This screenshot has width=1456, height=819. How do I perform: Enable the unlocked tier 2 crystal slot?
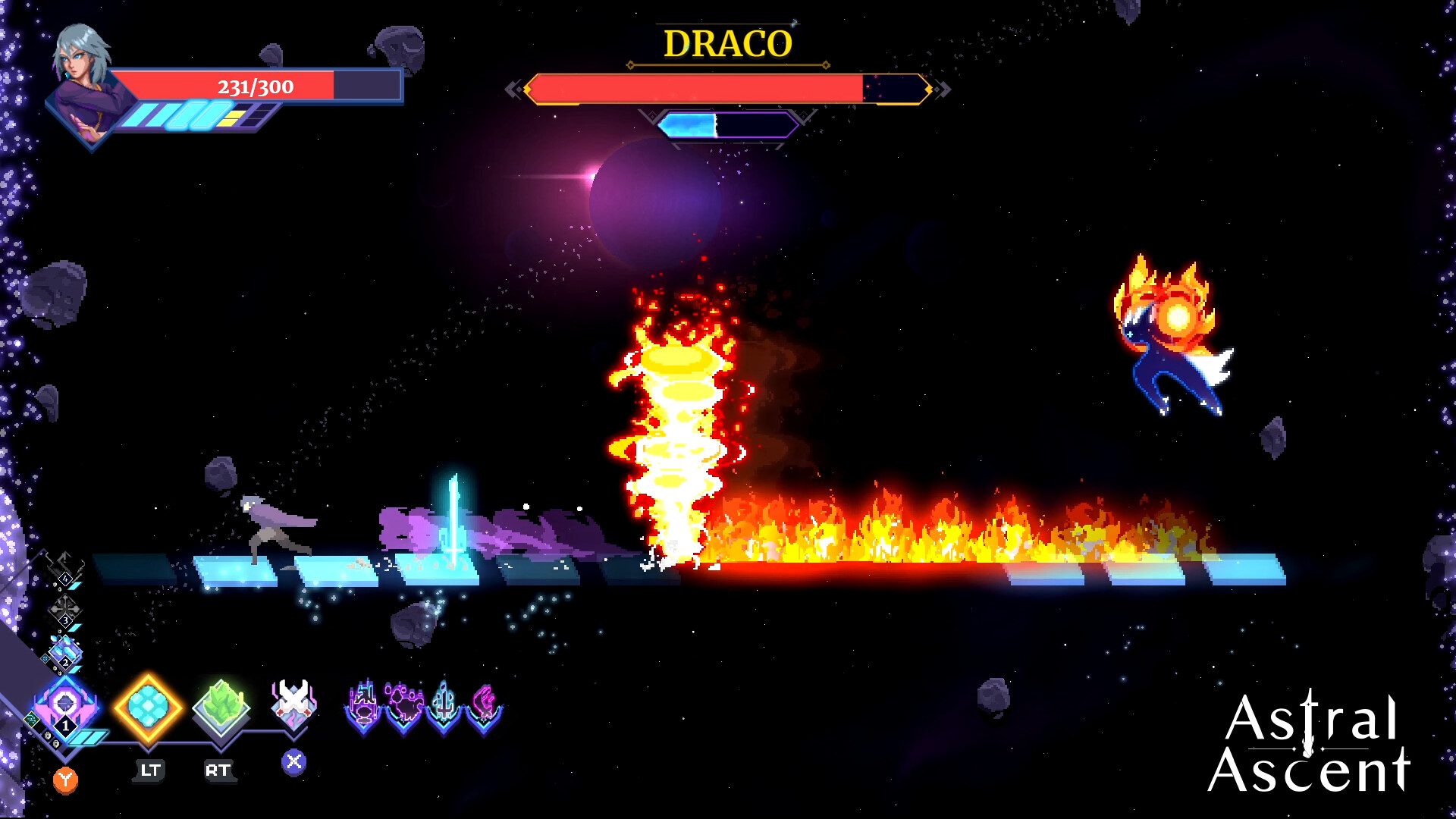[x=64, y=654]
